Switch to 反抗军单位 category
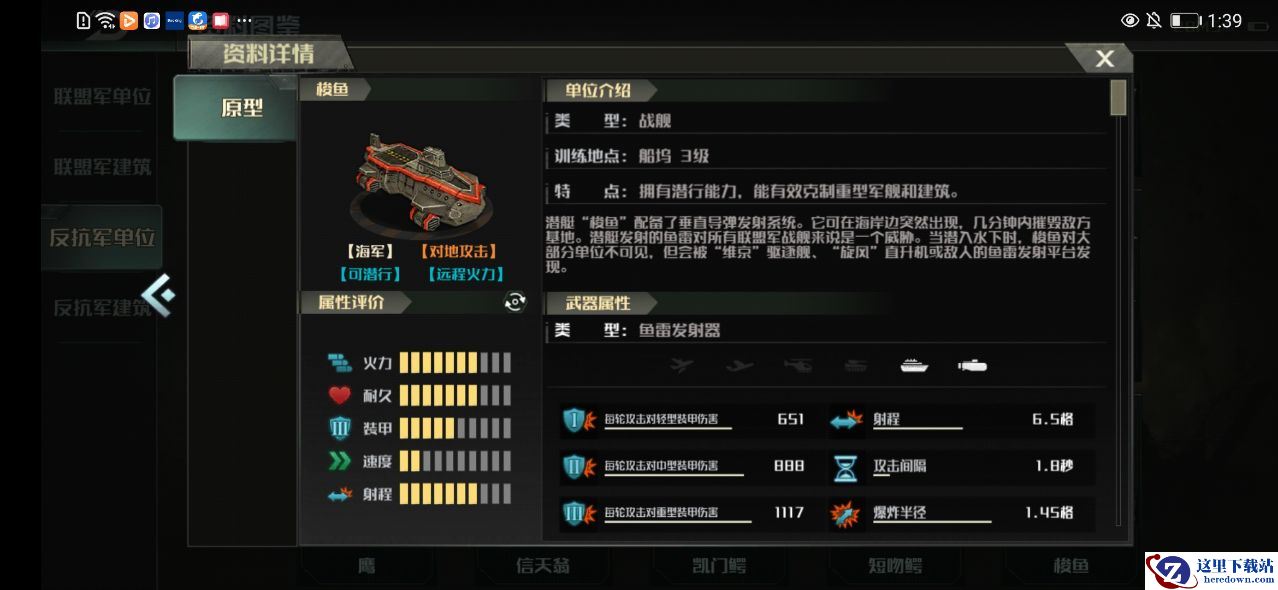This screenshot has height=590, width=1278. click(102, 238)
